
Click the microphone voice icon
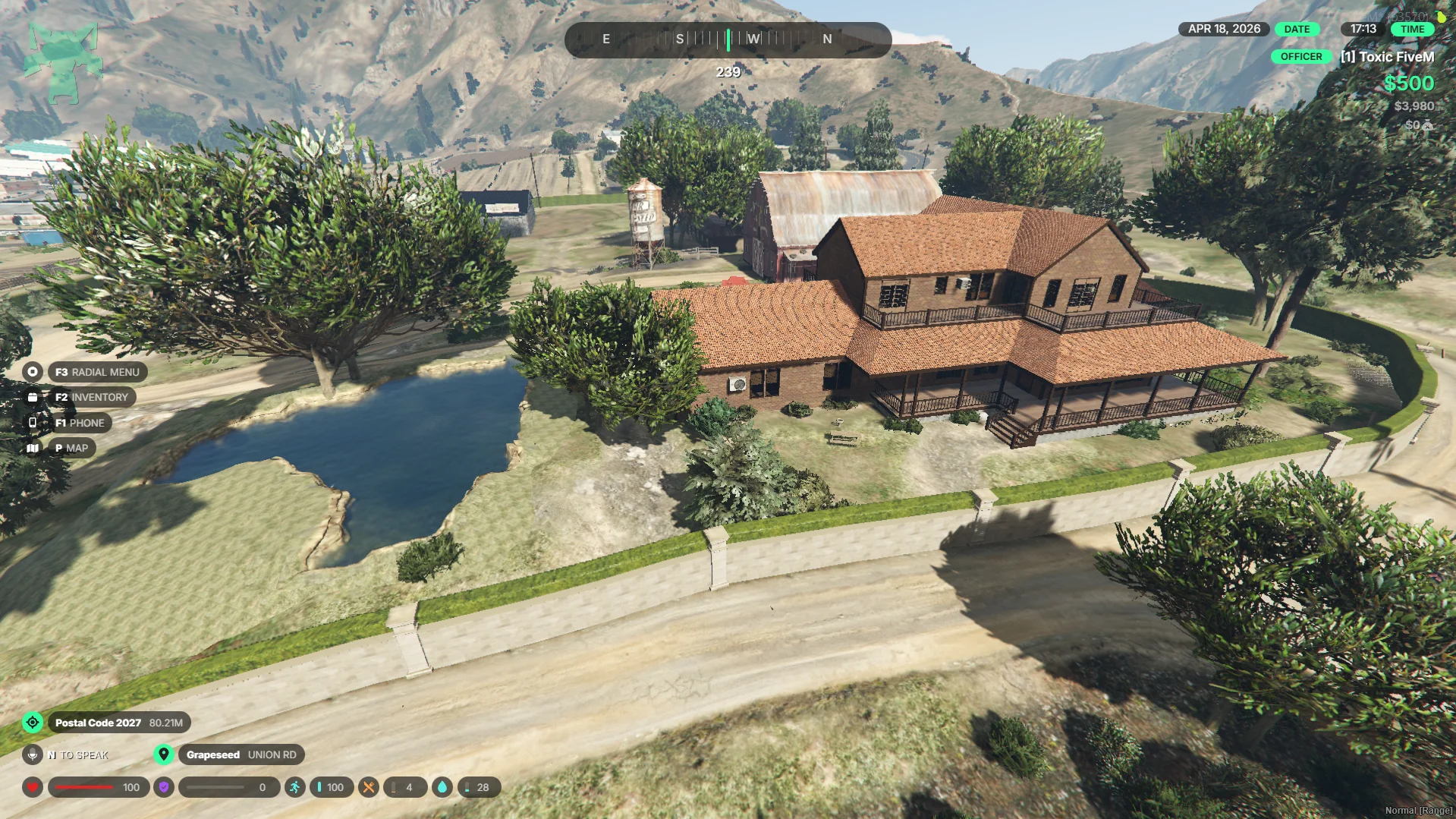32,754
